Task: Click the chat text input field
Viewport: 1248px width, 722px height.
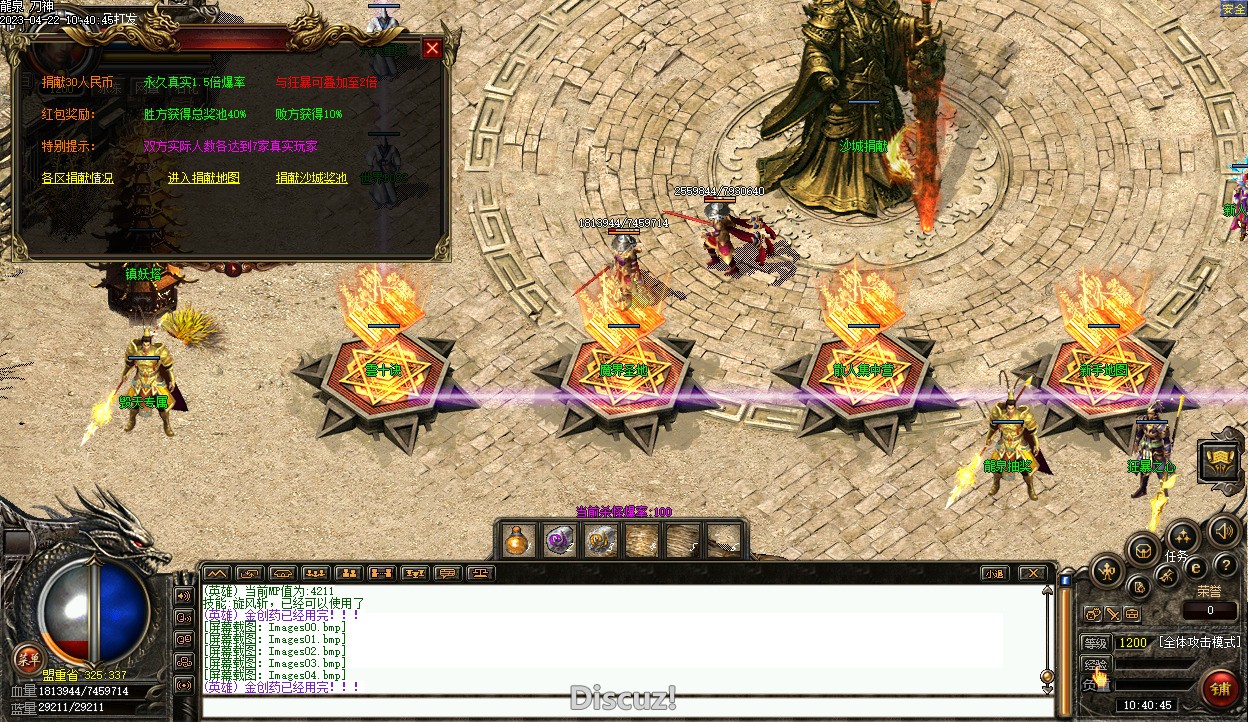Action: (x=620, y=706)
